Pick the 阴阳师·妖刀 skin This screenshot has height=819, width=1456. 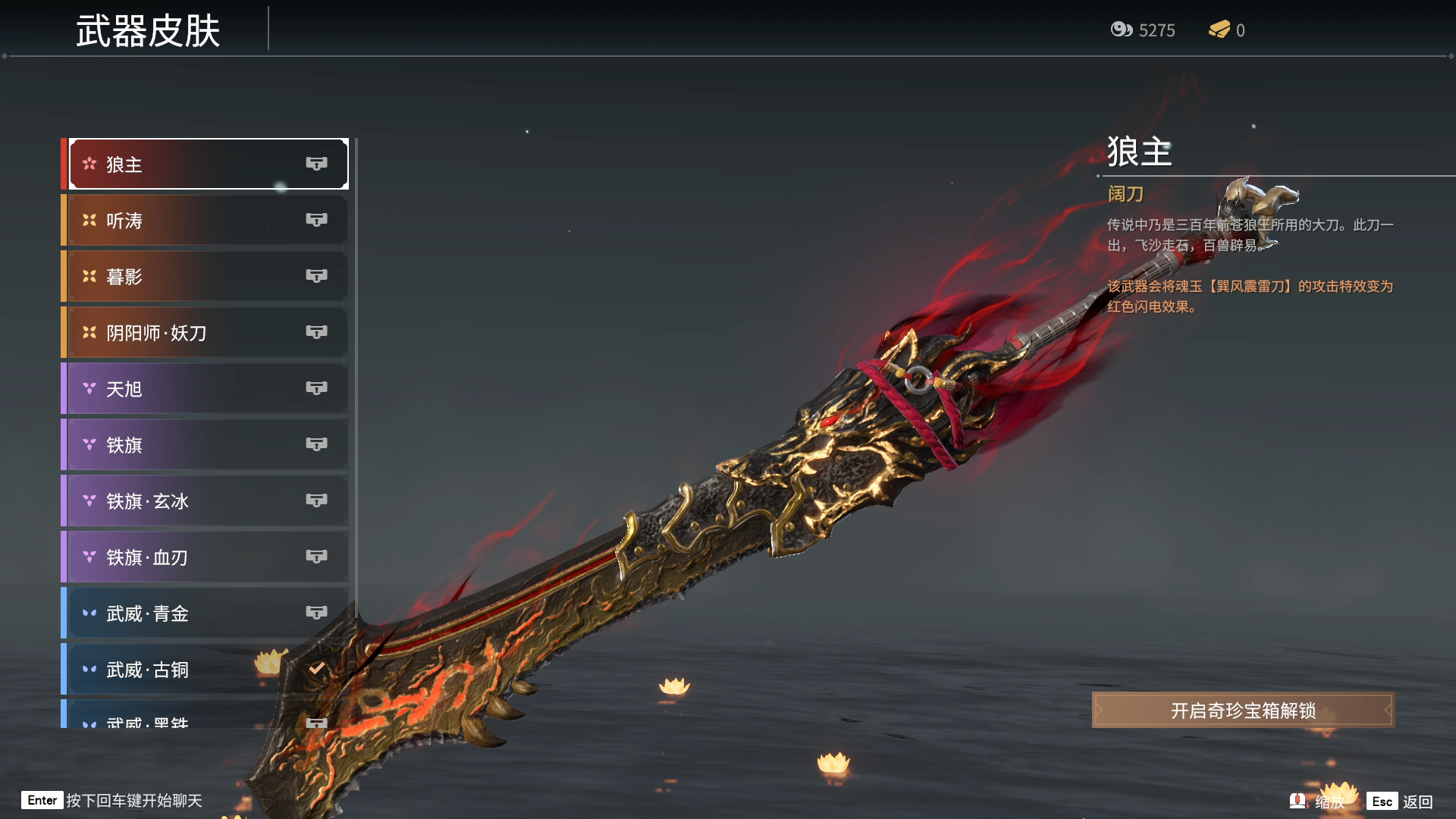[206, 332]
